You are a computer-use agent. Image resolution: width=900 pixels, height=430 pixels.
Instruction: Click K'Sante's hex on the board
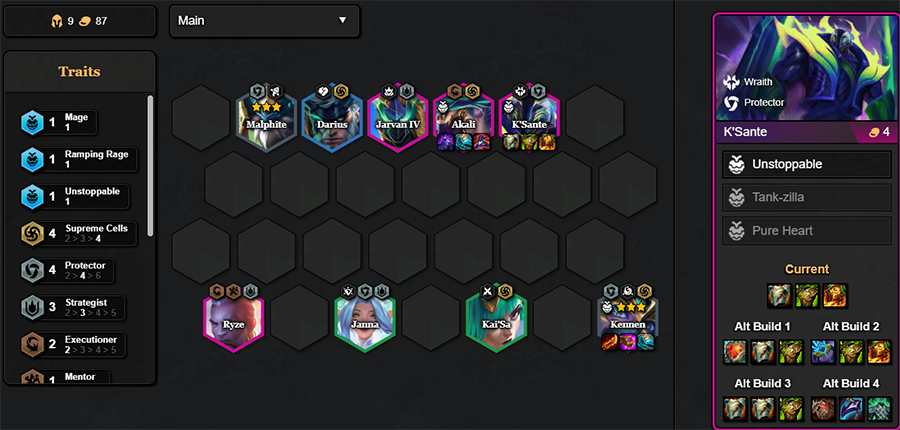pyautogui.click(x=528, y=120)
